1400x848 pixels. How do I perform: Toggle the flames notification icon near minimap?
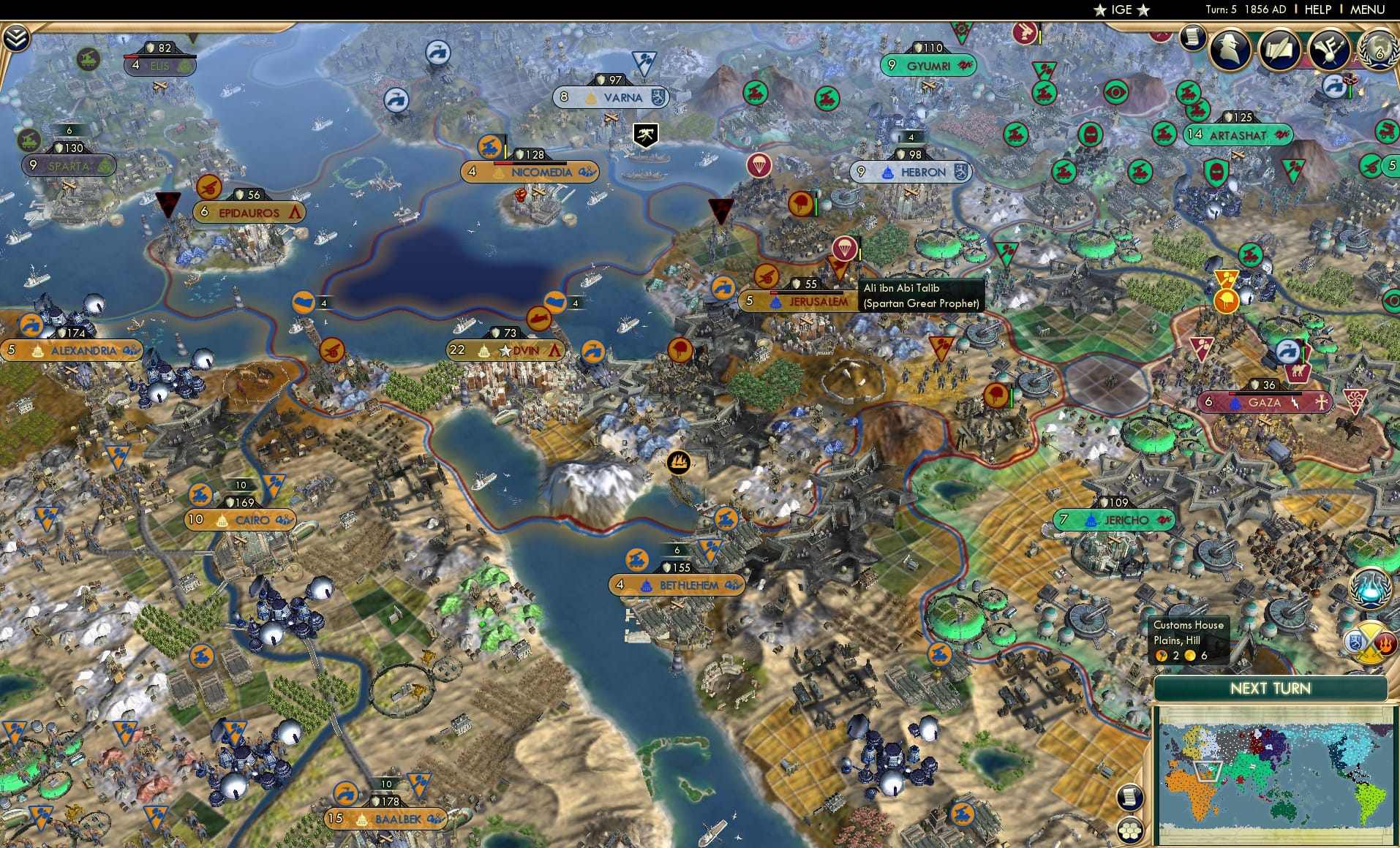click(1386, 643)
